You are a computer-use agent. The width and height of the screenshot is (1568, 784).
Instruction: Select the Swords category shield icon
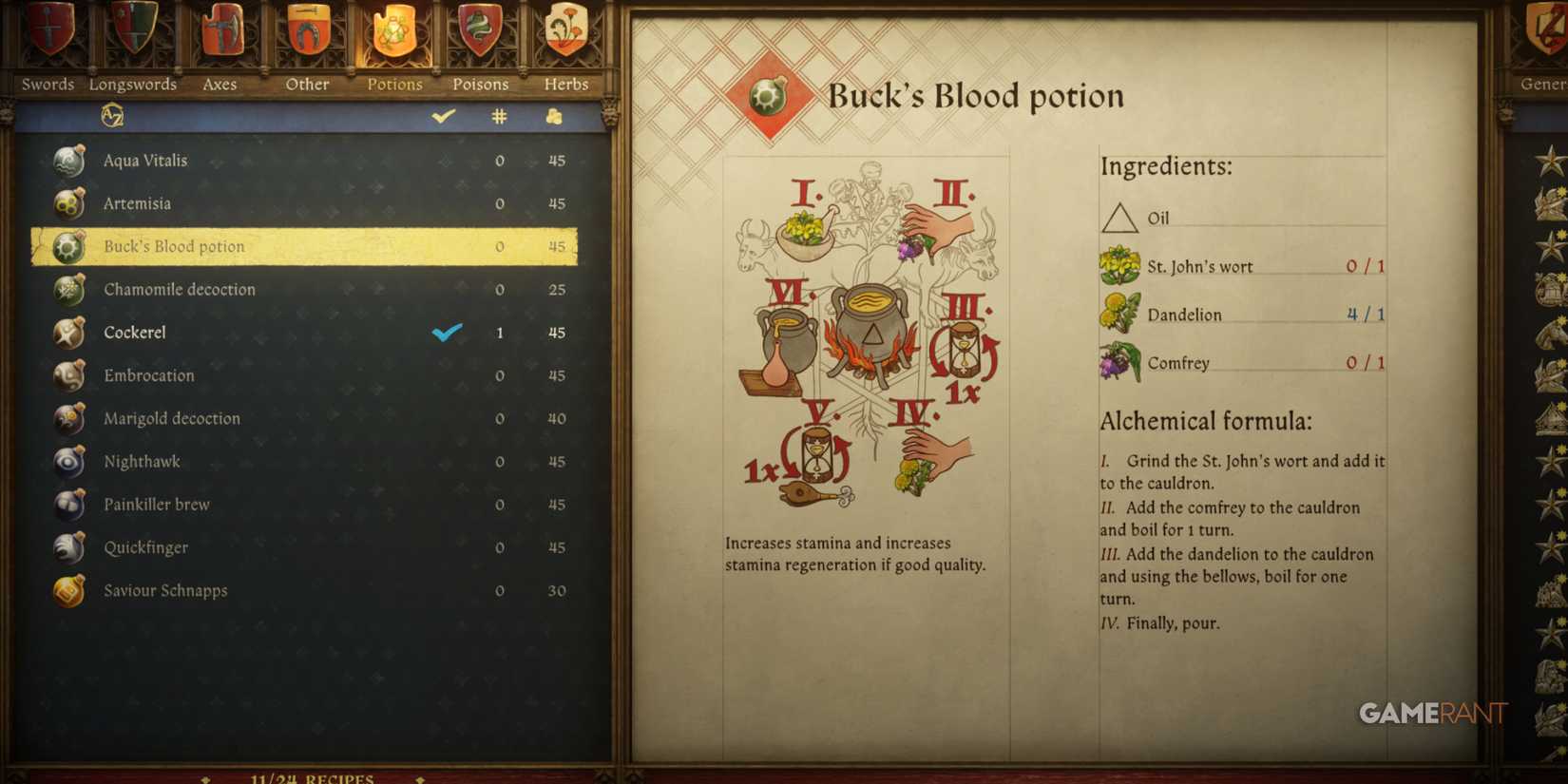[x=46, y=33]
